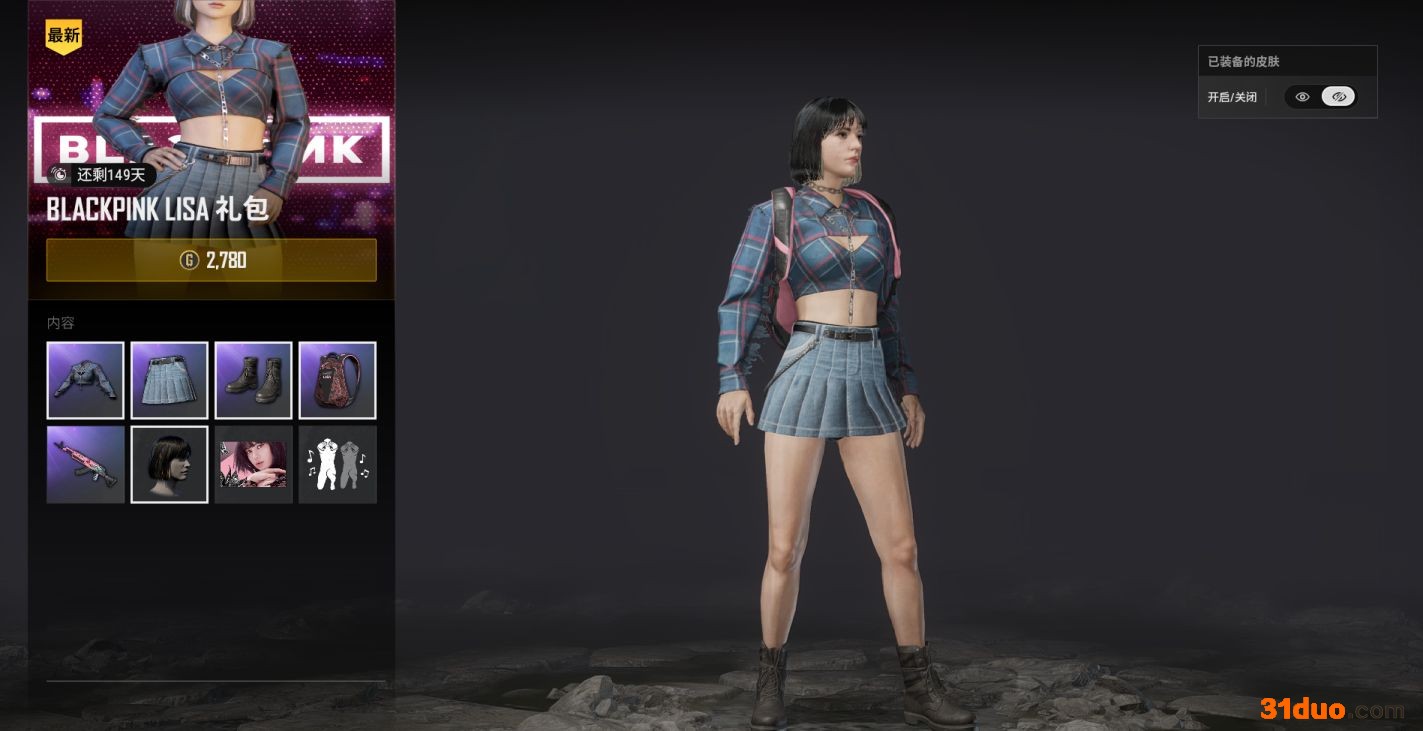1423x731 pixels.
Task: Preview the pleated denim skirt item
Action: point(169,380)
